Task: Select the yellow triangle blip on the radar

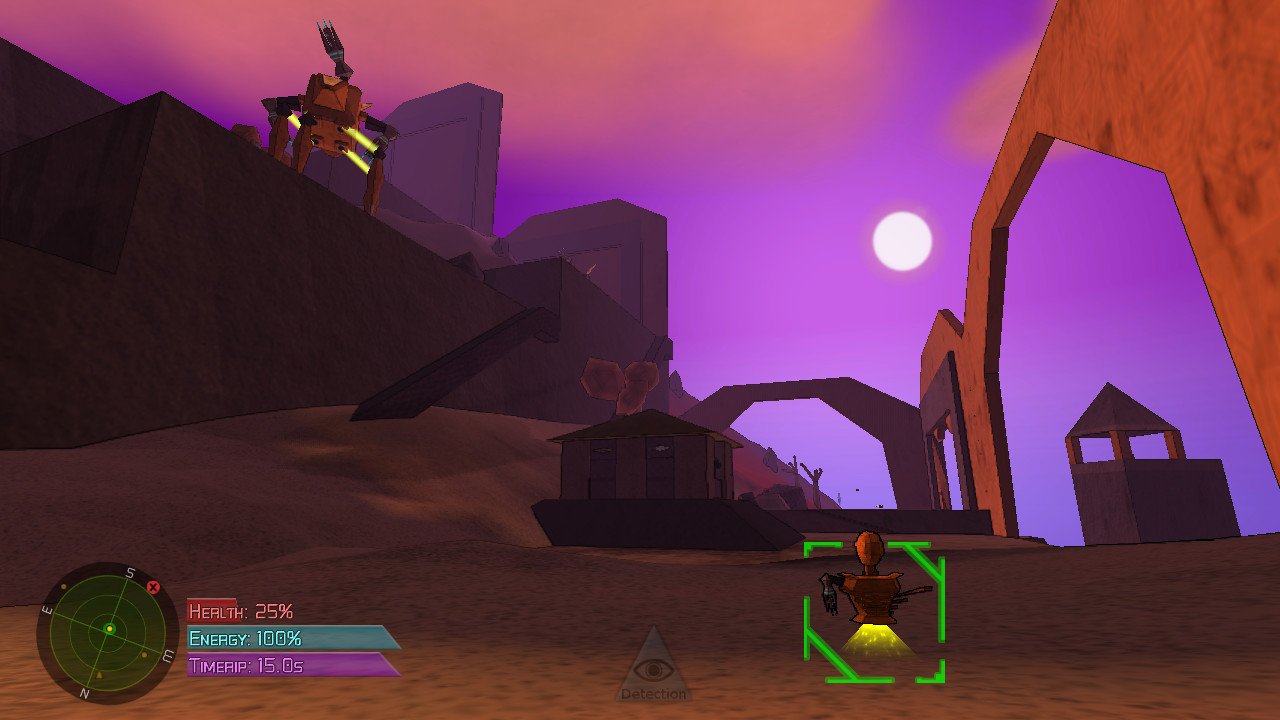Action: (x=99, y=675)
